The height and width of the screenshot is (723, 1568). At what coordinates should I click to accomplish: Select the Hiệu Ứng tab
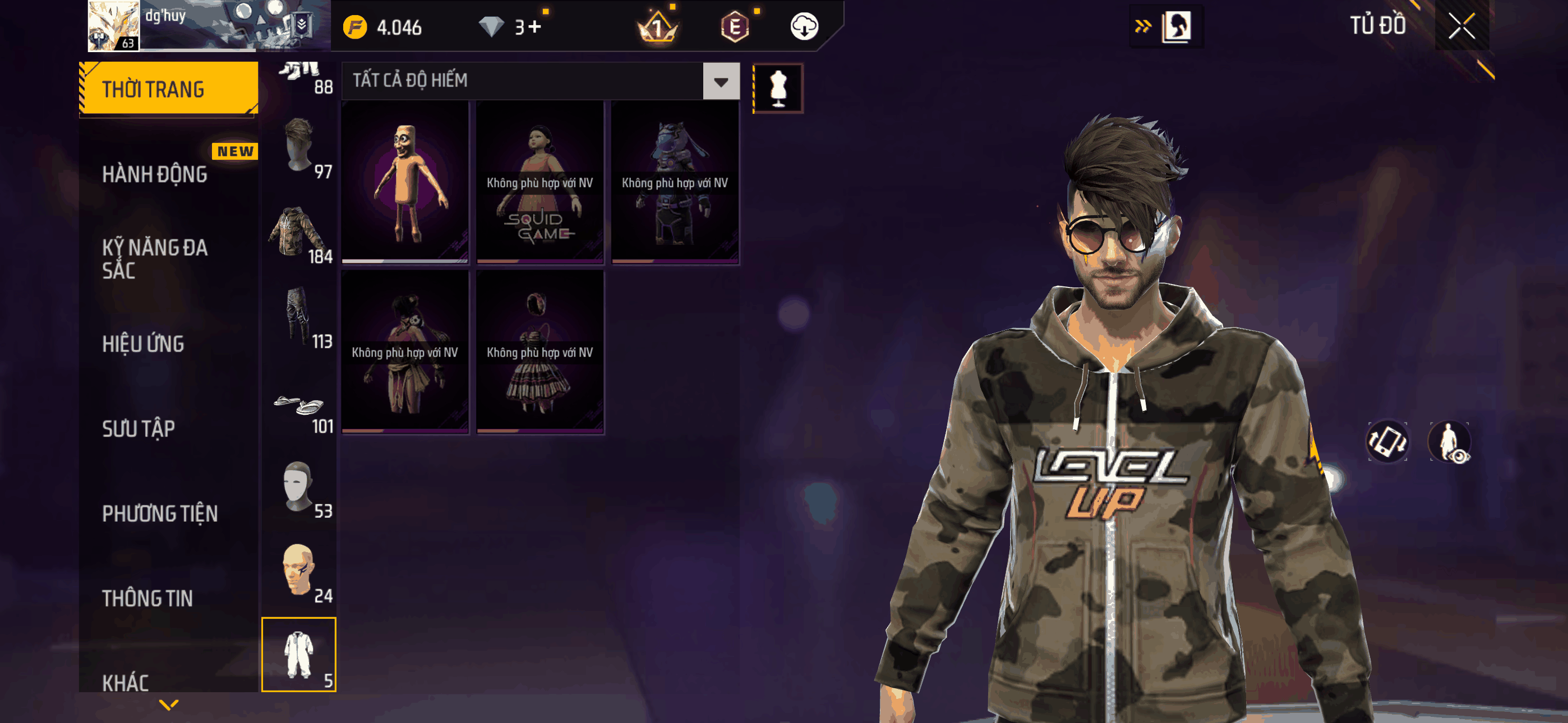coord(143,344)
